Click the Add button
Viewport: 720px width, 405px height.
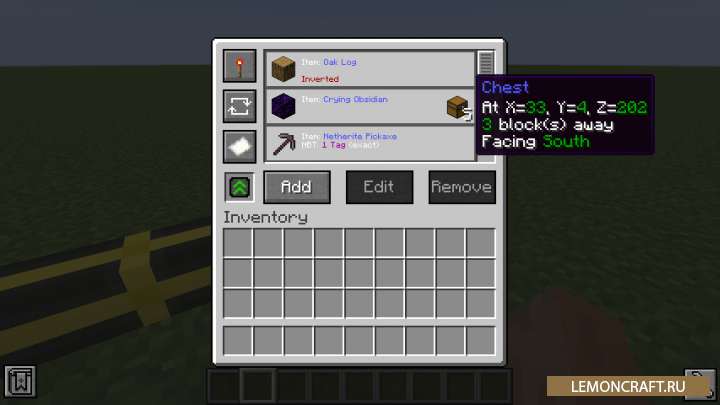pos(296,187)
